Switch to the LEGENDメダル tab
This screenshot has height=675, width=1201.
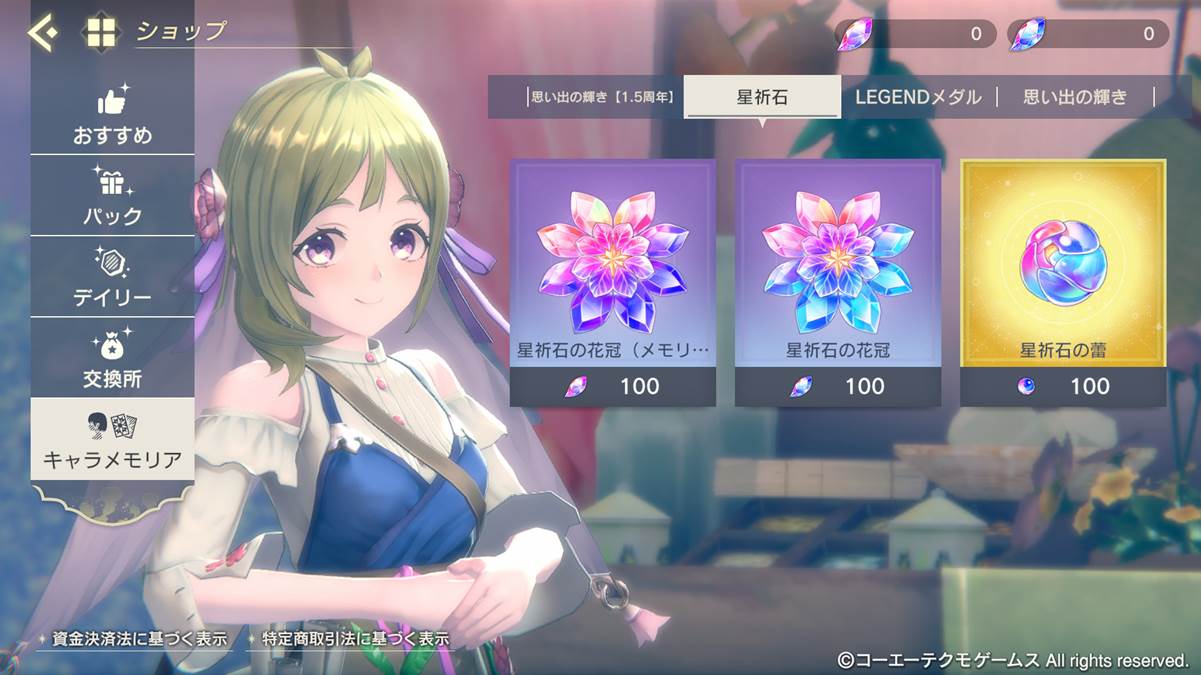pyautogui.click(x=919, y=98)
